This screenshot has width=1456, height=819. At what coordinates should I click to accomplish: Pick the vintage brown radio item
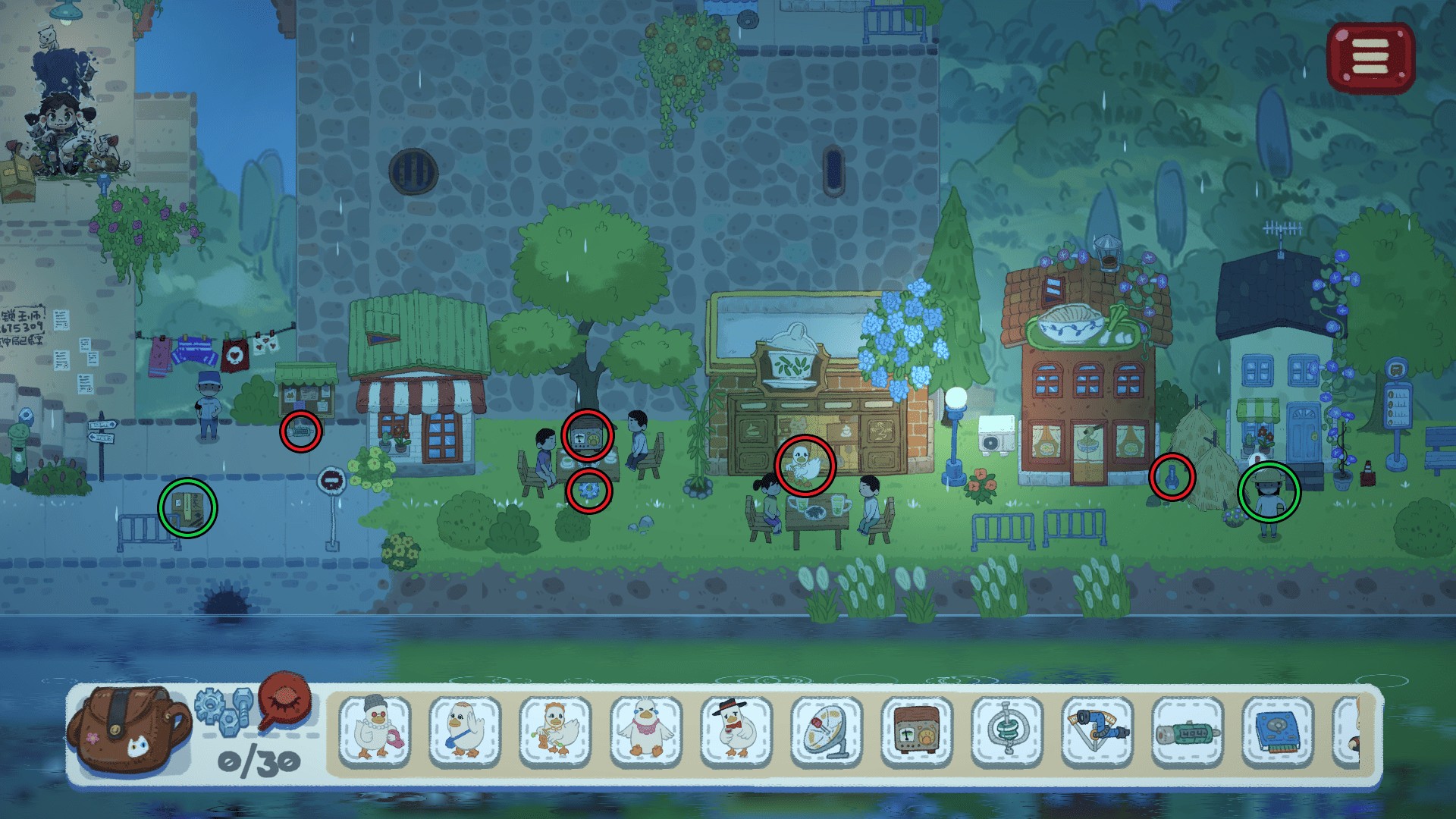tap(917, 731)
